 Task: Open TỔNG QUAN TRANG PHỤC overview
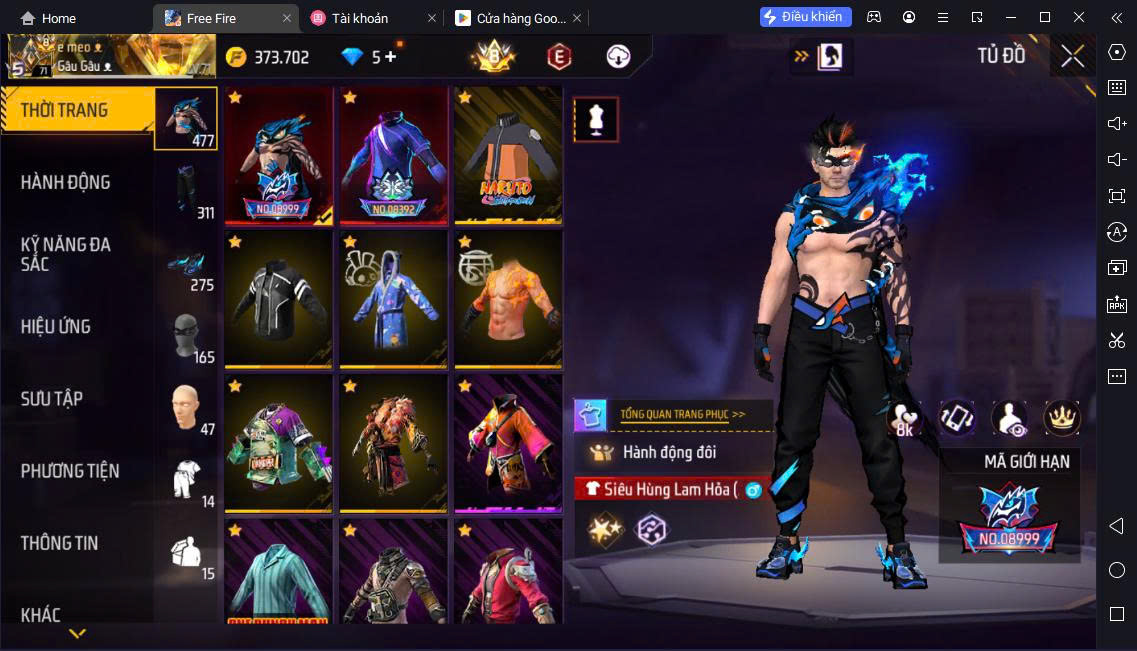[x=682, y=413]
